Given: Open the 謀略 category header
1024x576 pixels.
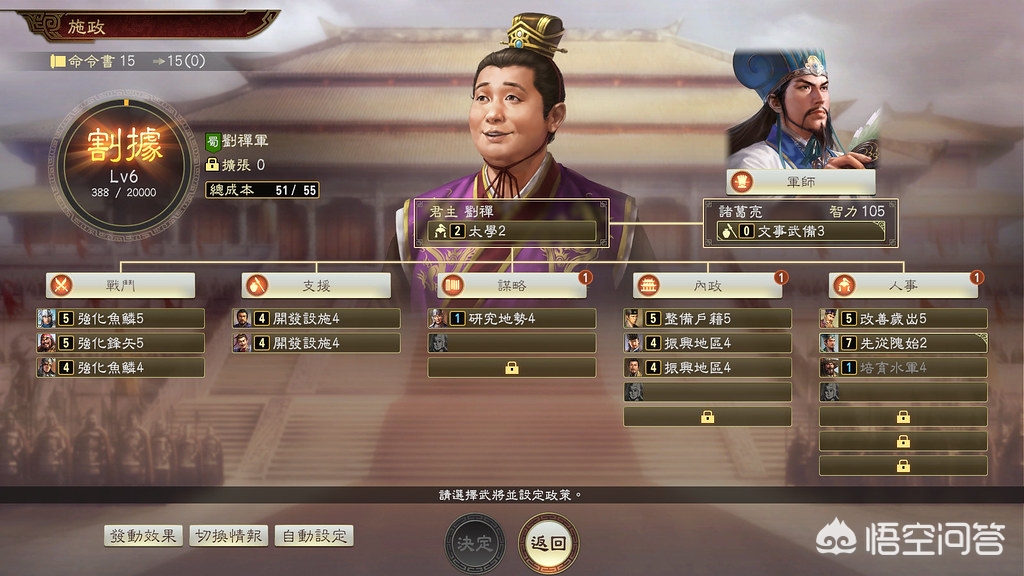Looking at the screenshot, I should pyautogui.click(x=512, y=285).
